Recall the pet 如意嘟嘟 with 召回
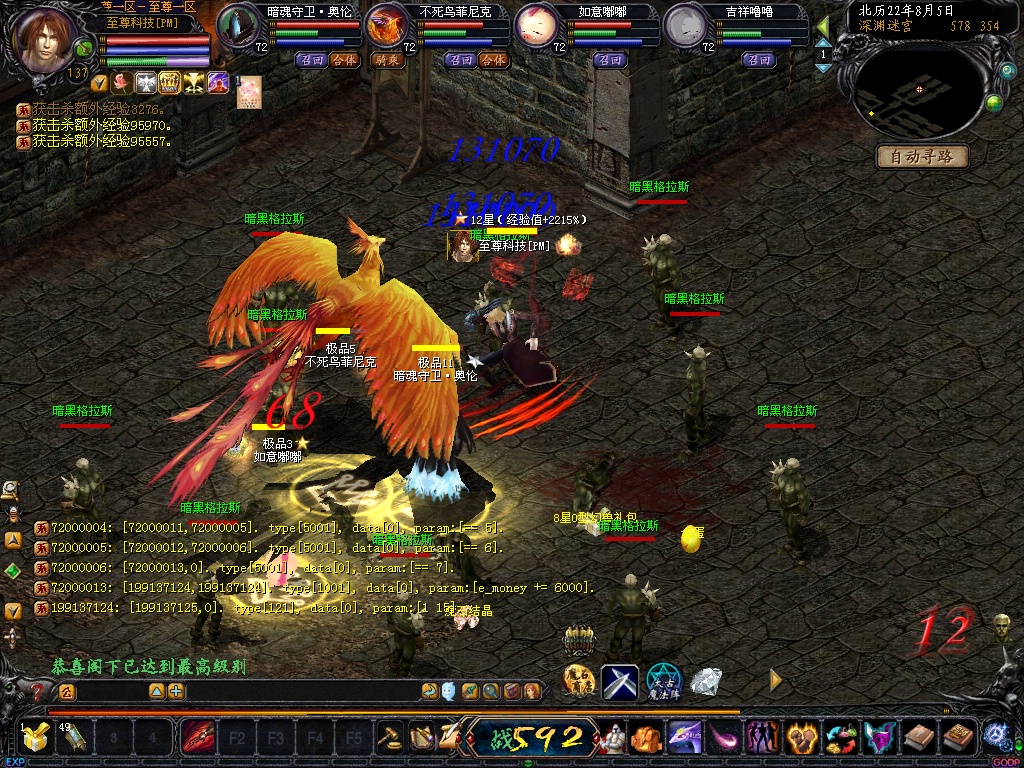1024x768 pixels. (x=609, y=60)
